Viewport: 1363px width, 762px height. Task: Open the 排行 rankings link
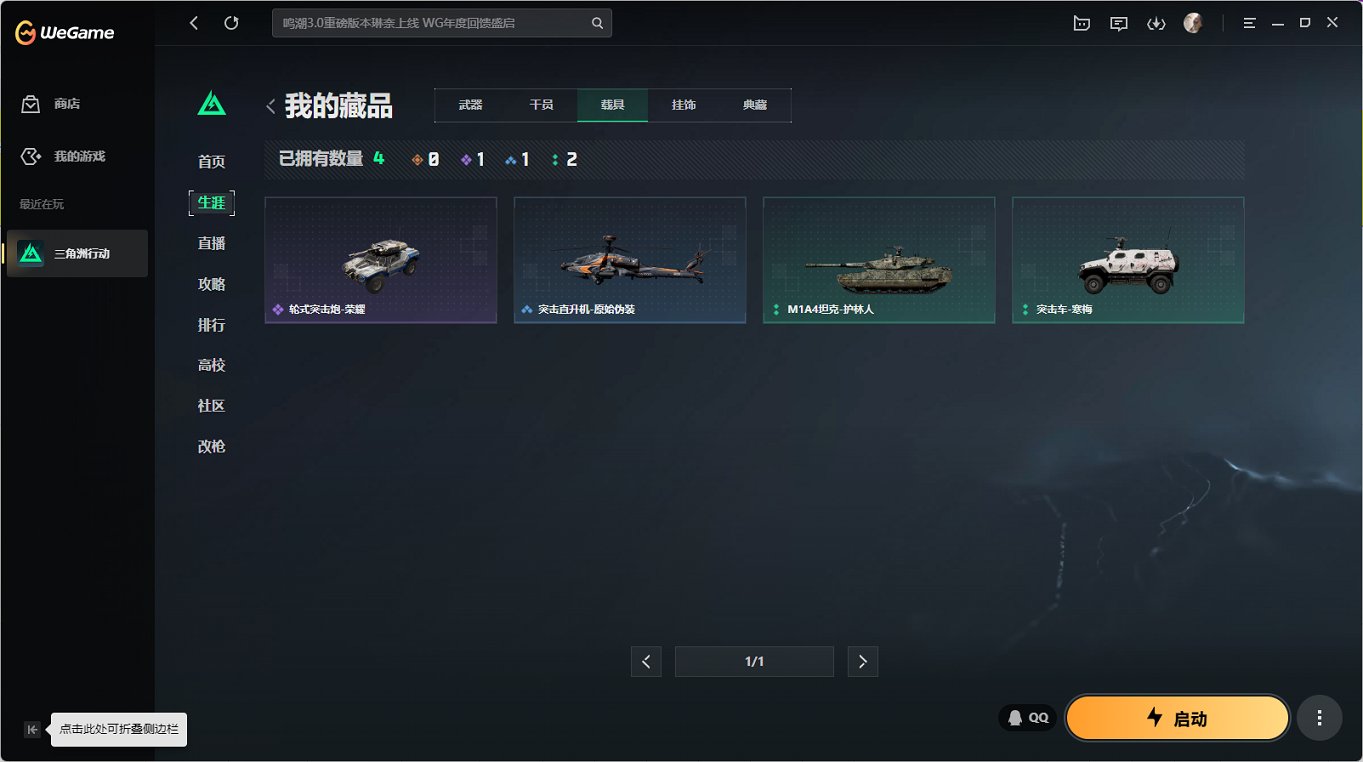coord(211,324)
